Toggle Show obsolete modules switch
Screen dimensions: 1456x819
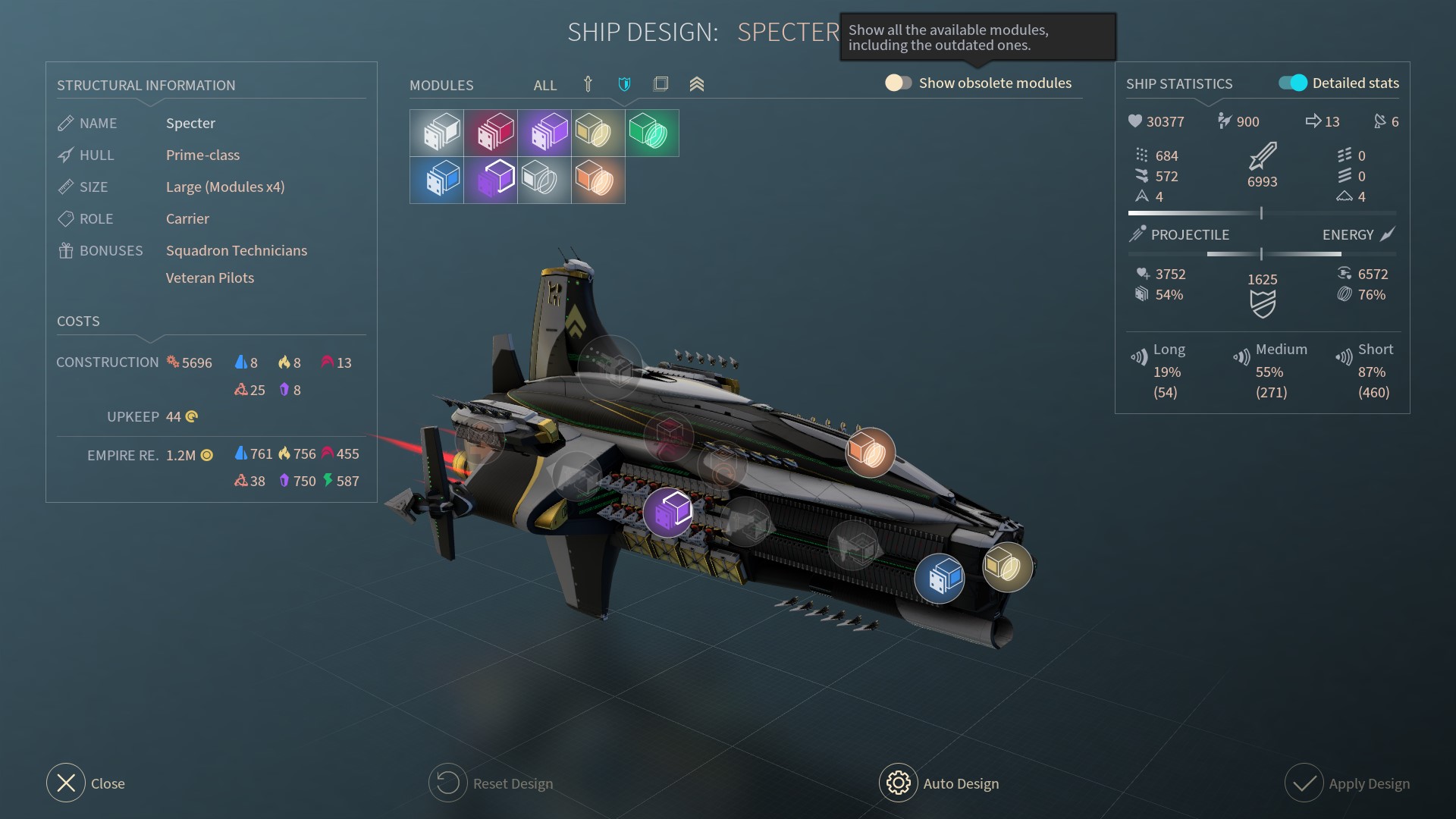(898, 83)
